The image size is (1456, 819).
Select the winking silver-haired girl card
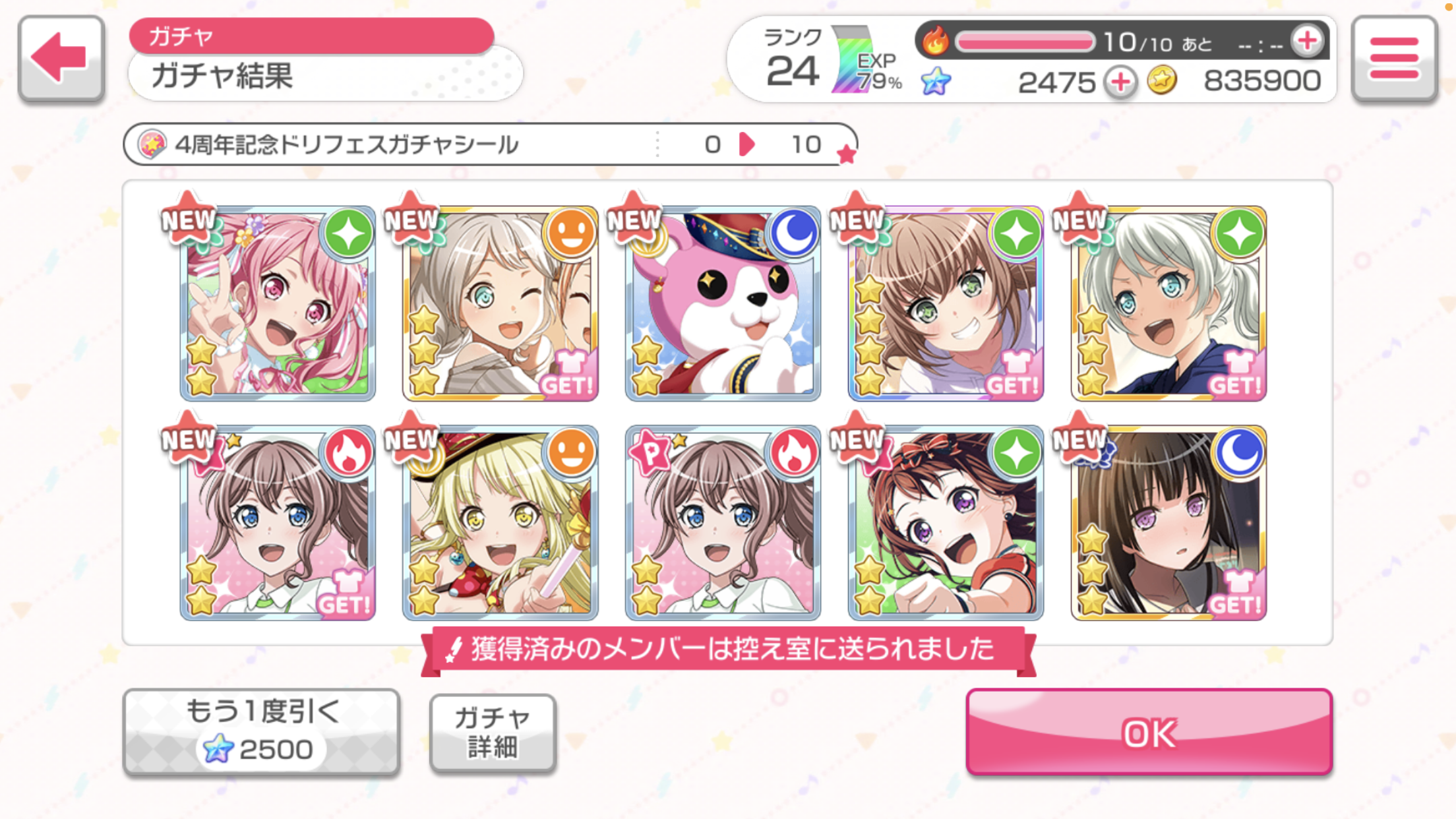coord(500,303)
